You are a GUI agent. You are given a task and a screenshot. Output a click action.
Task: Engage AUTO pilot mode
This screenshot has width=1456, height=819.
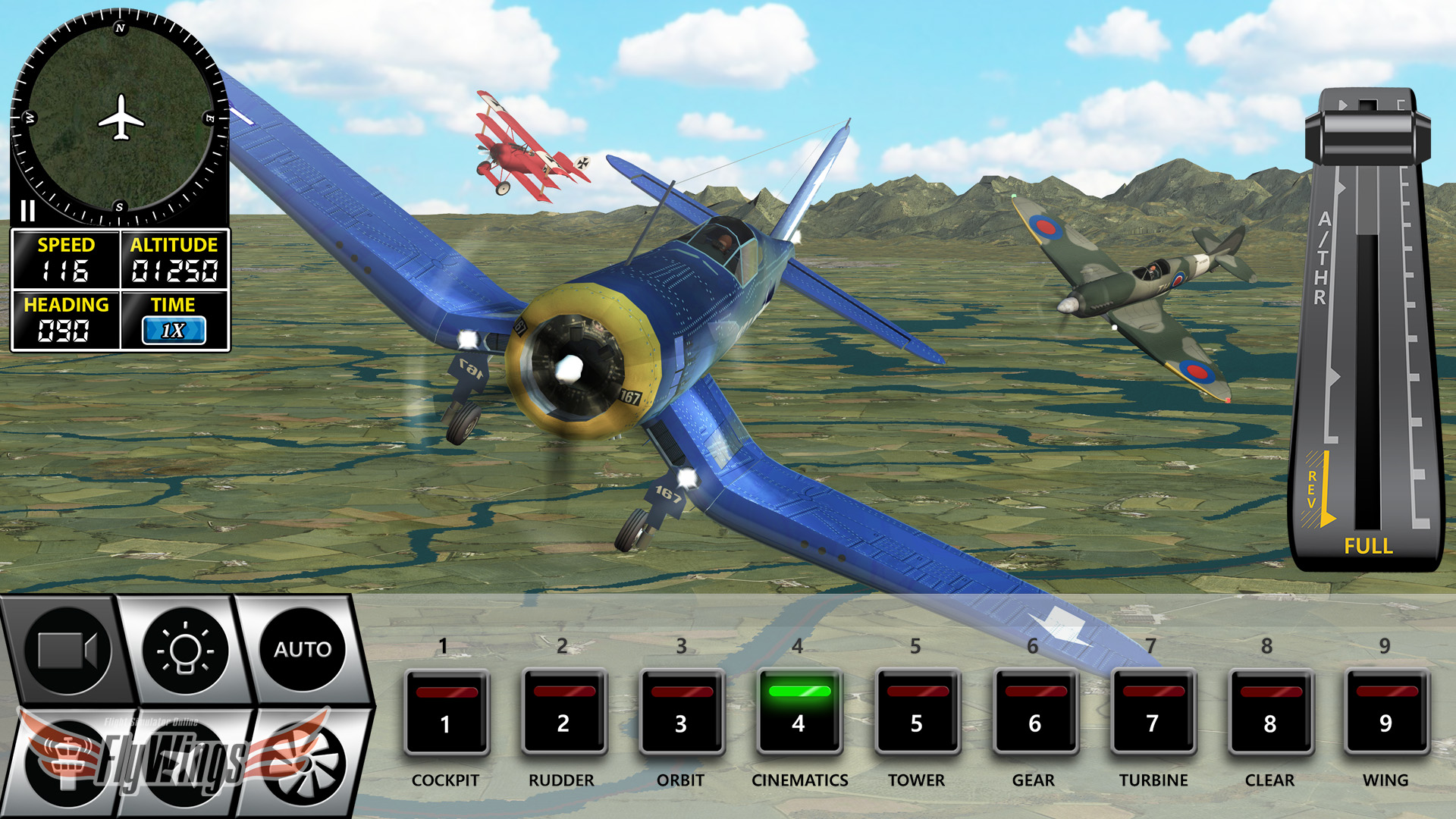[x=302, y=648]
